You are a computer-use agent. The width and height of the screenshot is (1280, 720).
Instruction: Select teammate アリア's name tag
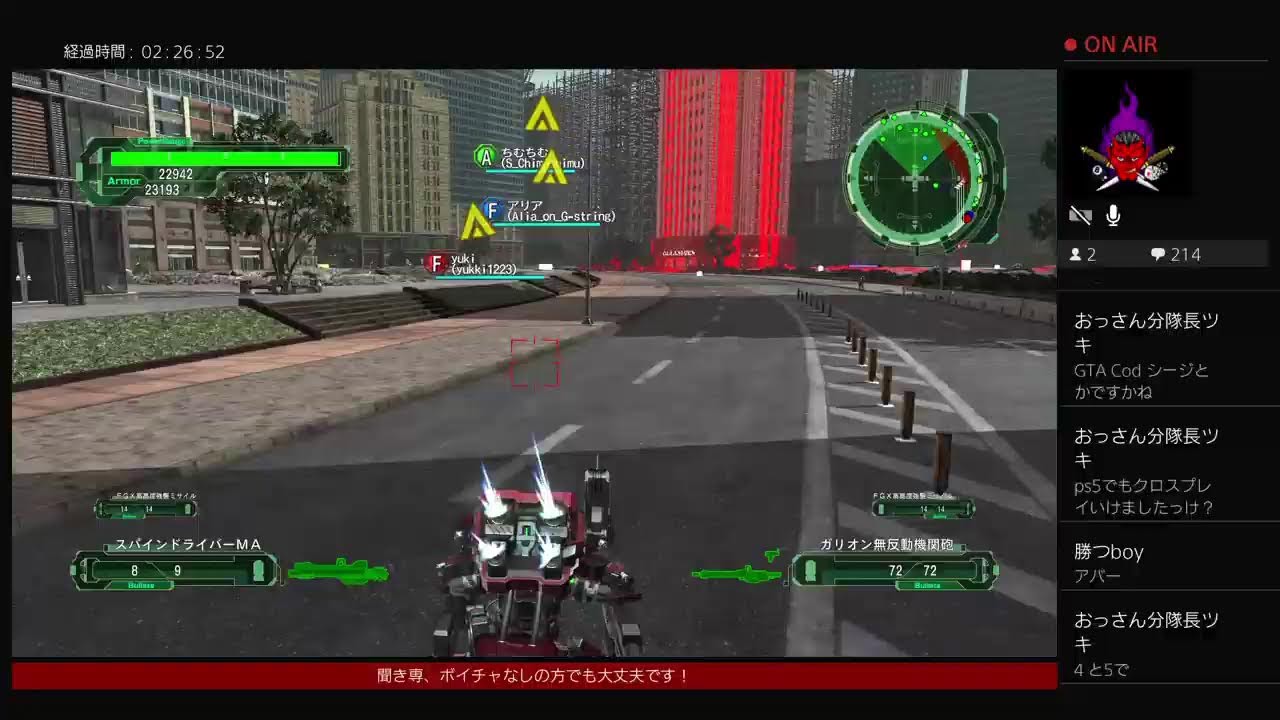pos(548,210)
